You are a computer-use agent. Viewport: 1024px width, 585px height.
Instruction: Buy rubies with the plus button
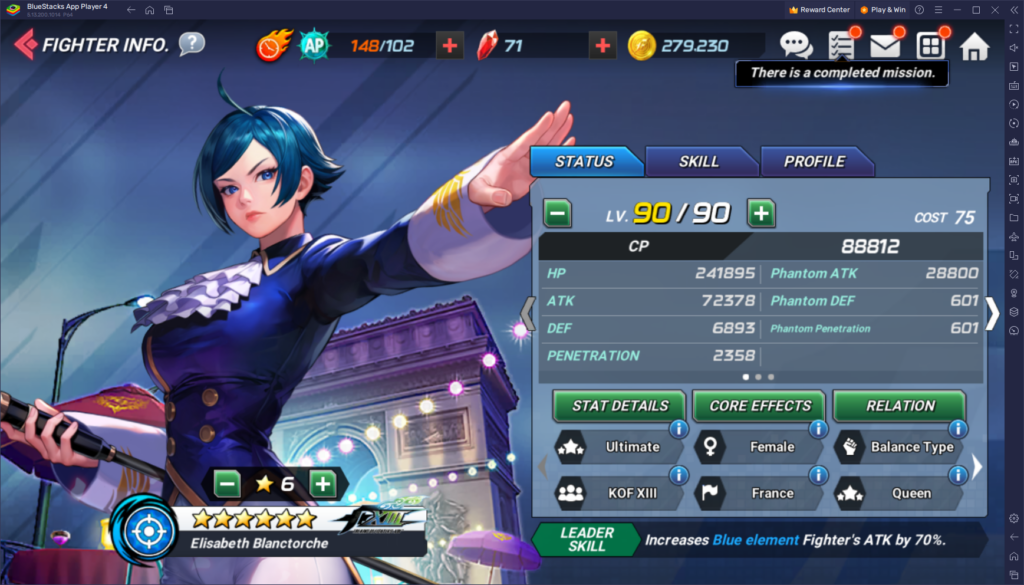(602, 45)
